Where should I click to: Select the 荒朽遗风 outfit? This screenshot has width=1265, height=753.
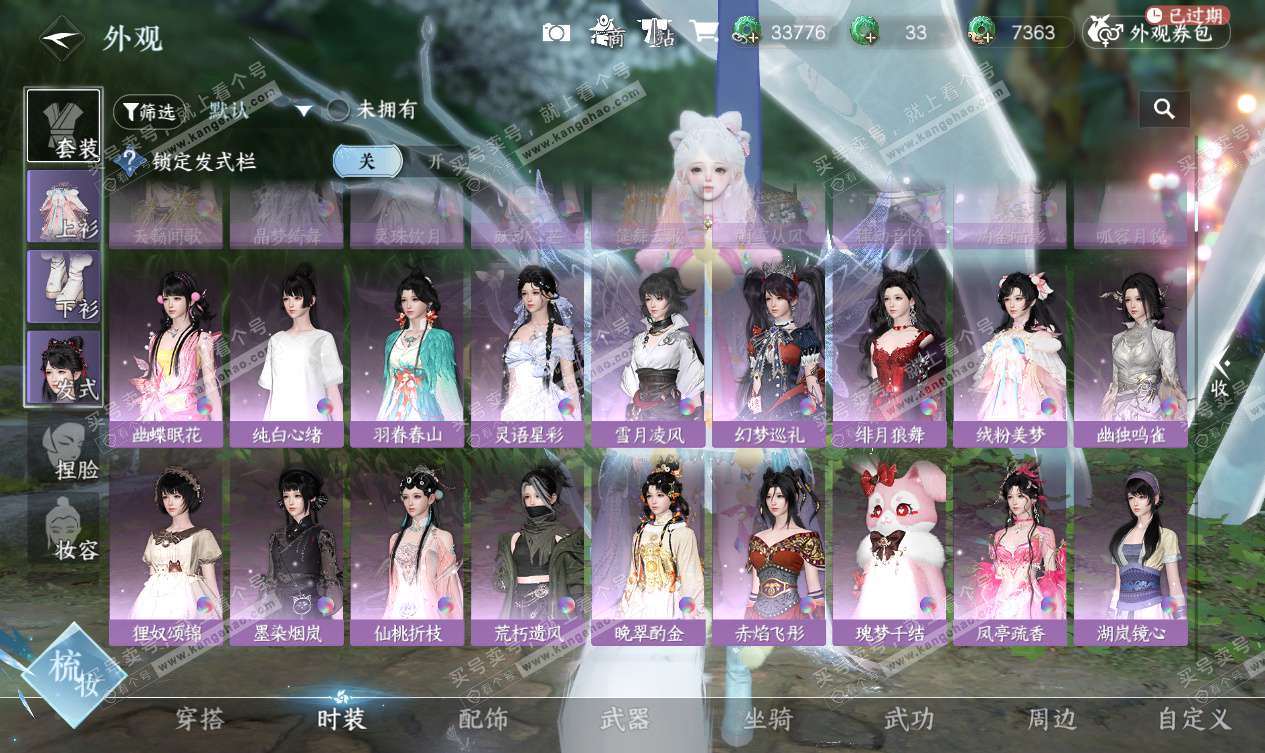(528, 553)
